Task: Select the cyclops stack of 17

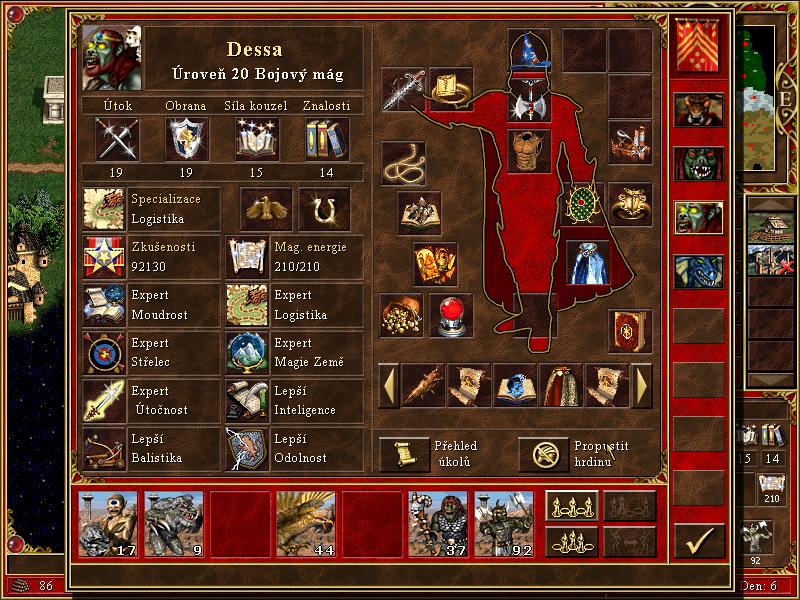Action: 108,524
